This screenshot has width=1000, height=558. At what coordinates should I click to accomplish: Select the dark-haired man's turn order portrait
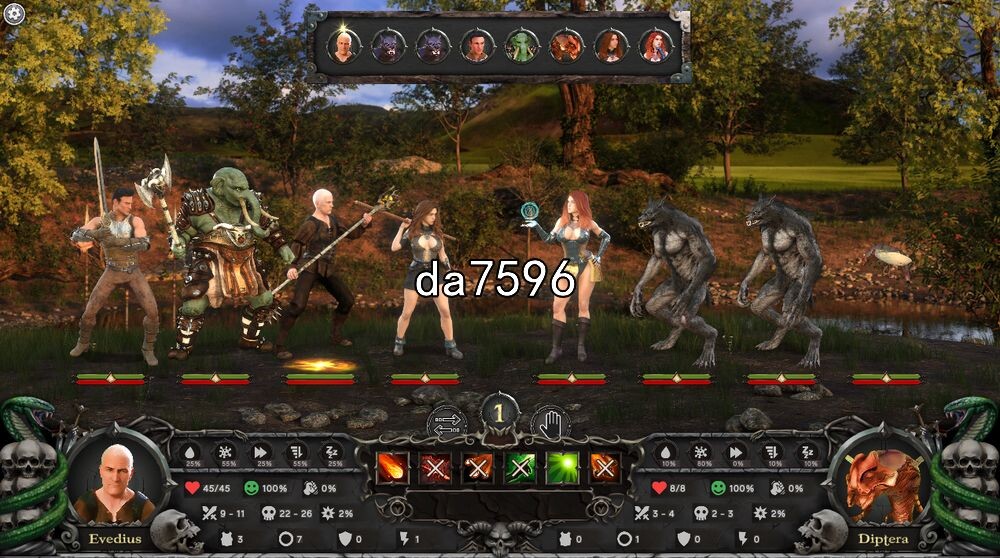476,46
